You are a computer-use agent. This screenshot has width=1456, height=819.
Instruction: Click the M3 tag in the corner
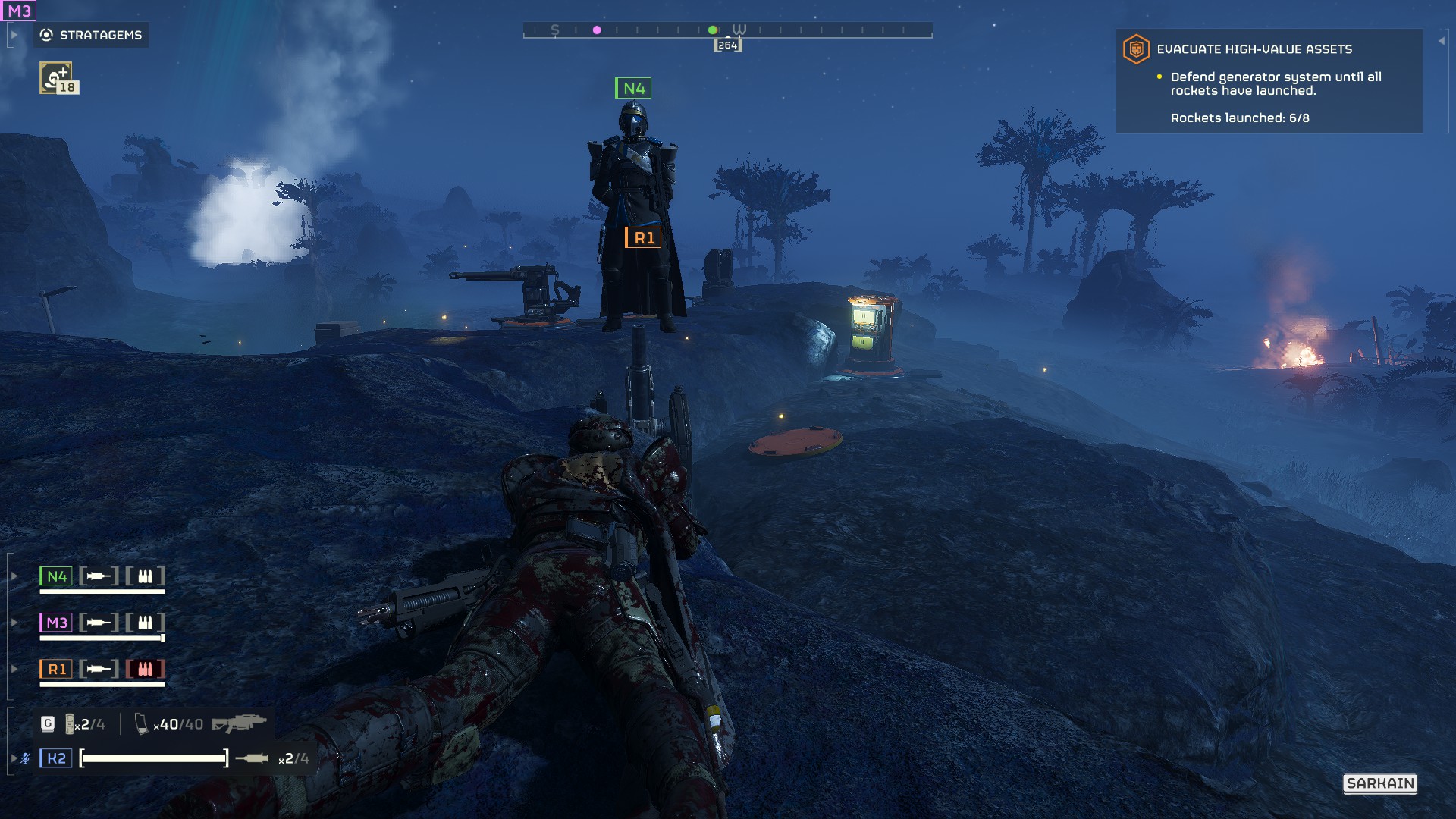coord(19,11)
